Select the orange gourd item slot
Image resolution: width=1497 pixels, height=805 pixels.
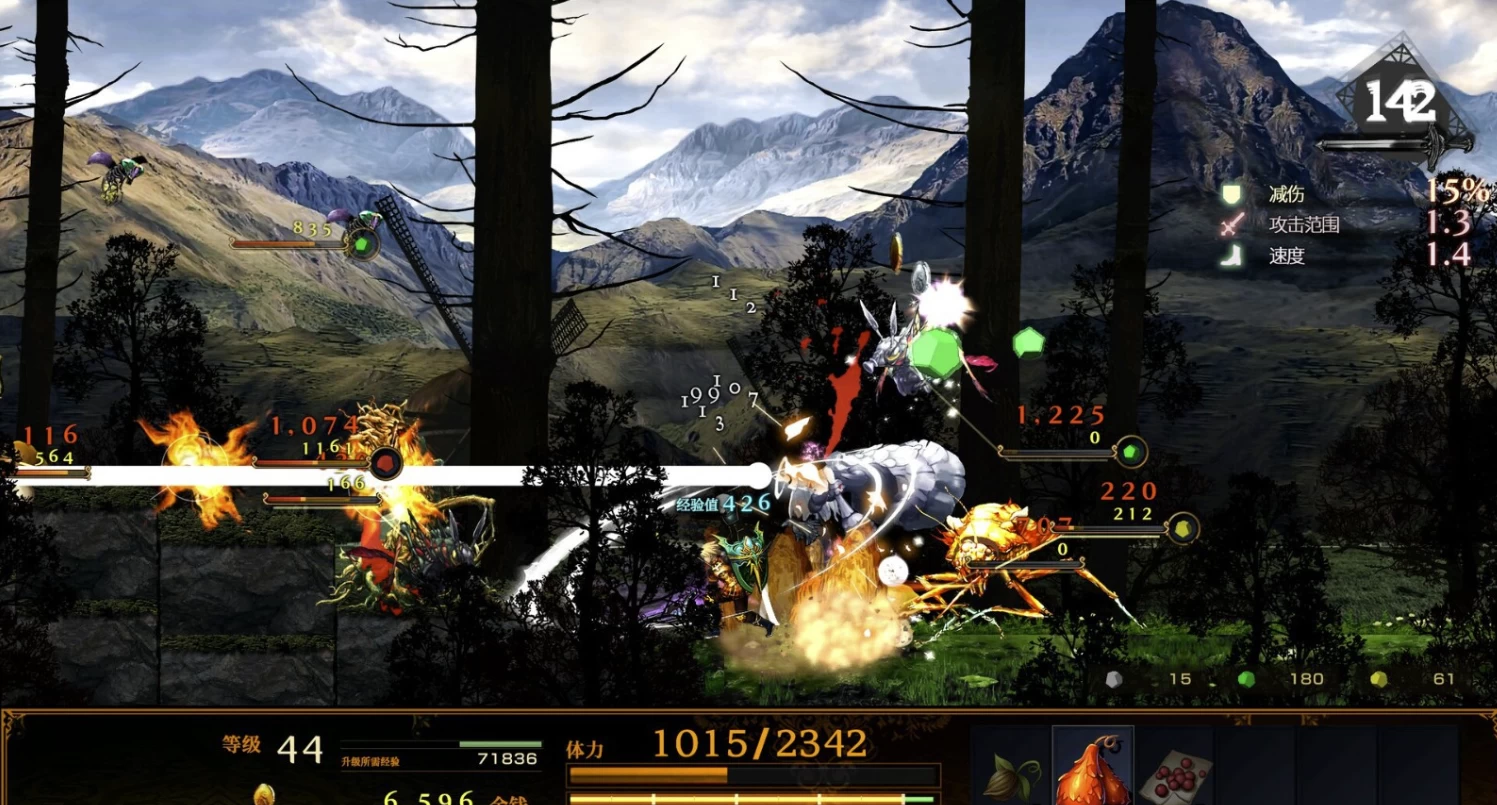[1092, 768]
